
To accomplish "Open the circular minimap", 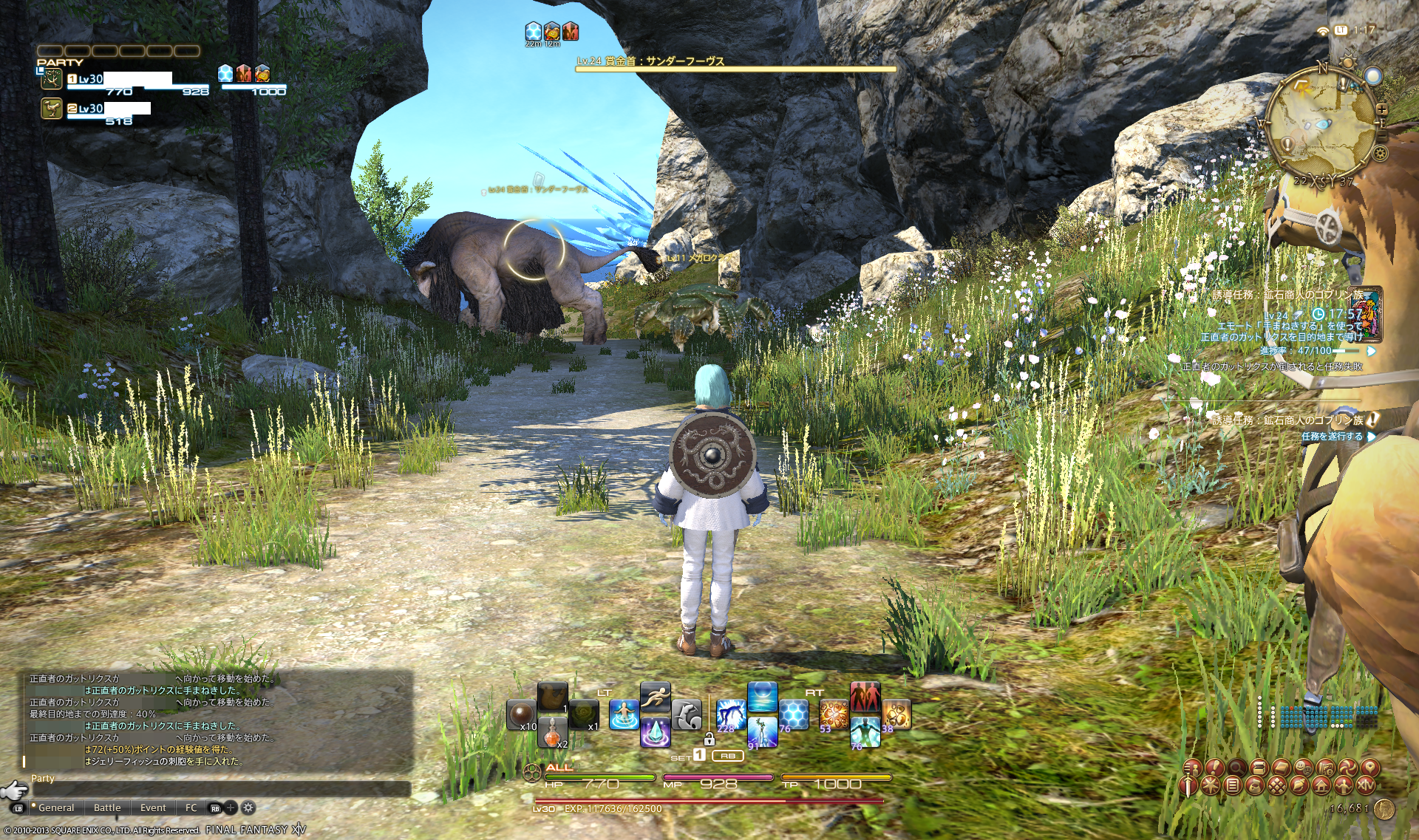I will click(1323, 123).
